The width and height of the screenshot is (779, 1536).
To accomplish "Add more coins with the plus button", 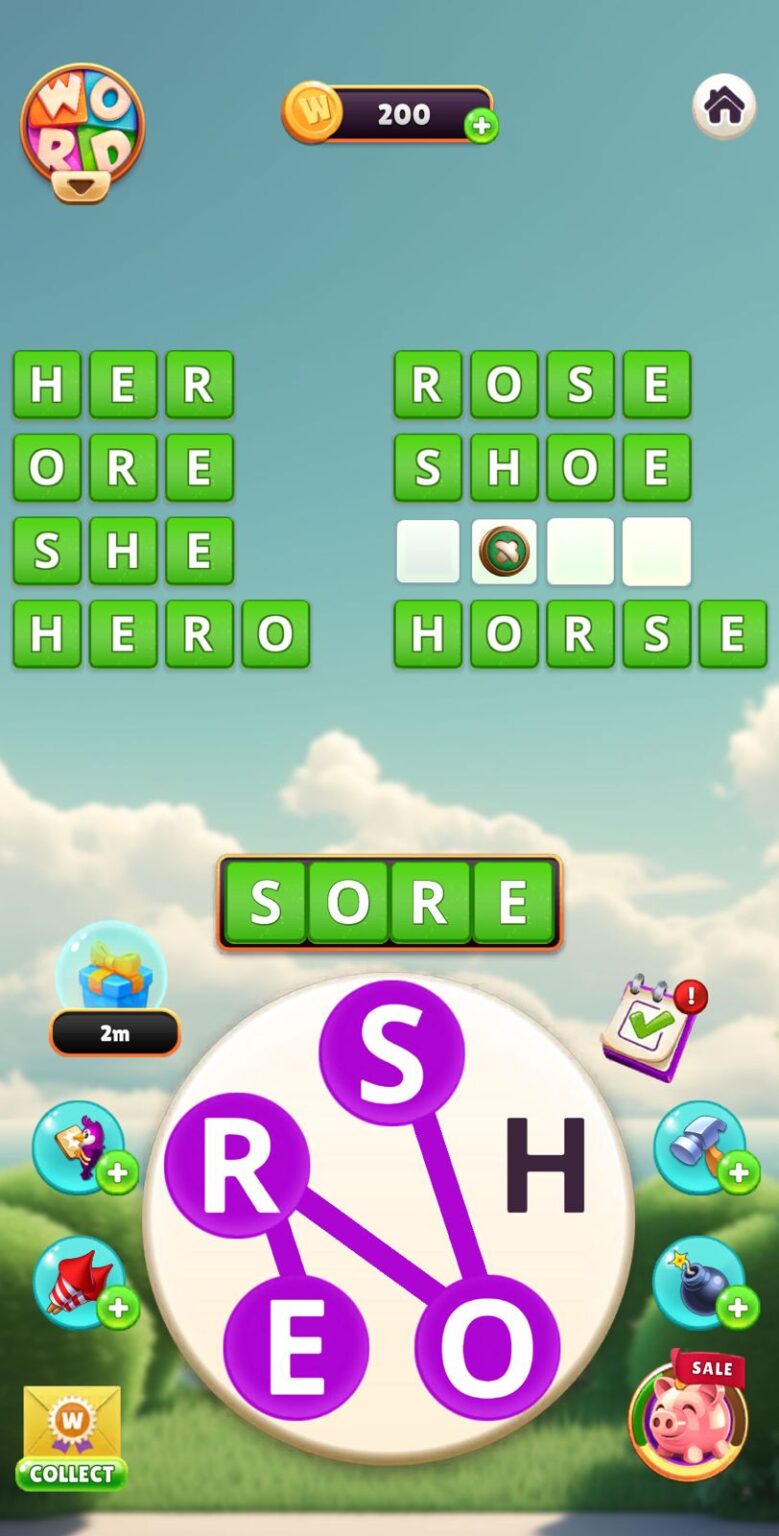I will tap(481, 126).
